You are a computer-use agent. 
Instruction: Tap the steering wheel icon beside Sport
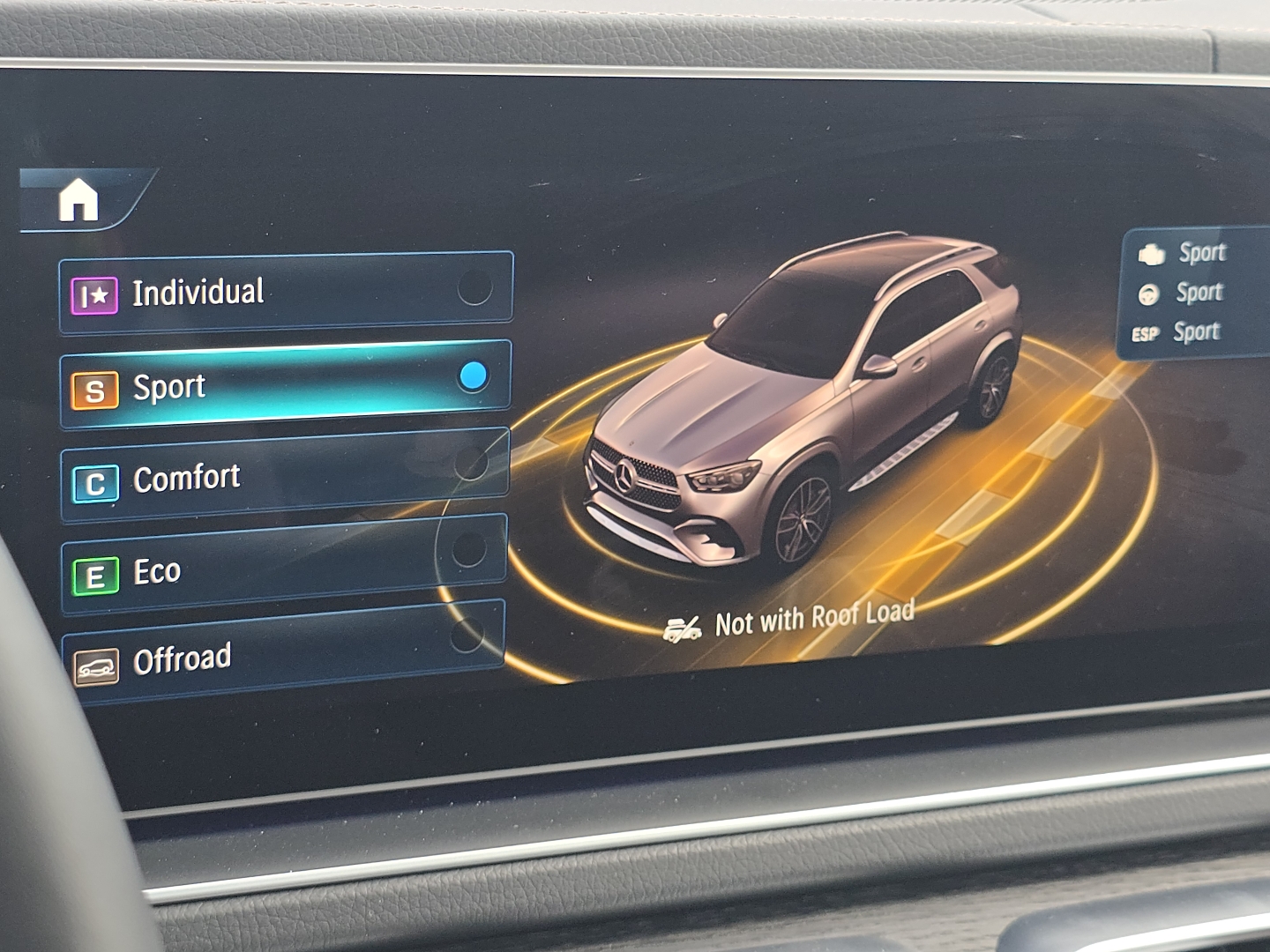pos(1147,293)
